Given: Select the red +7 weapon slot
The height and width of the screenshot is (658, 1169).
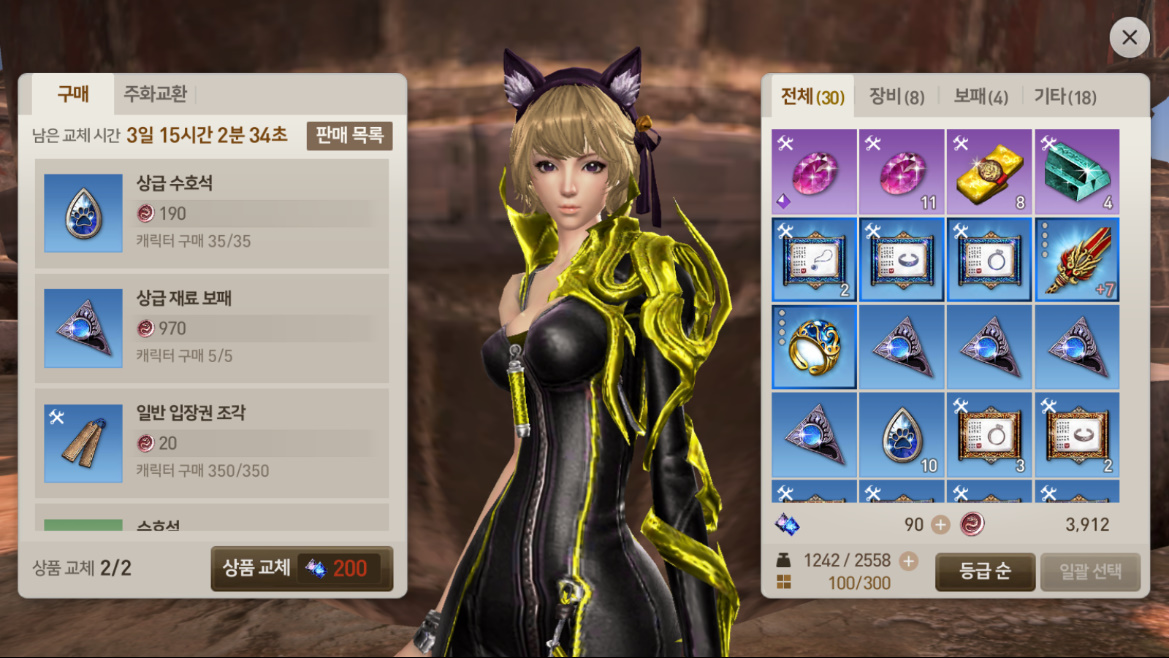Looking at the screenshot, I should [1077, 260].
